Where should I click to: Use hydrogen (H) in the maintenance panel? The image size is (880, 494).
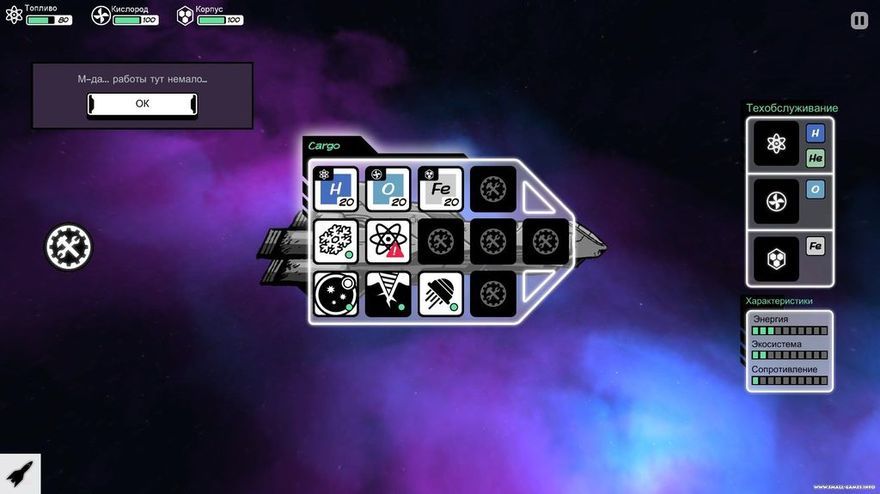click(x=815, y=133)
